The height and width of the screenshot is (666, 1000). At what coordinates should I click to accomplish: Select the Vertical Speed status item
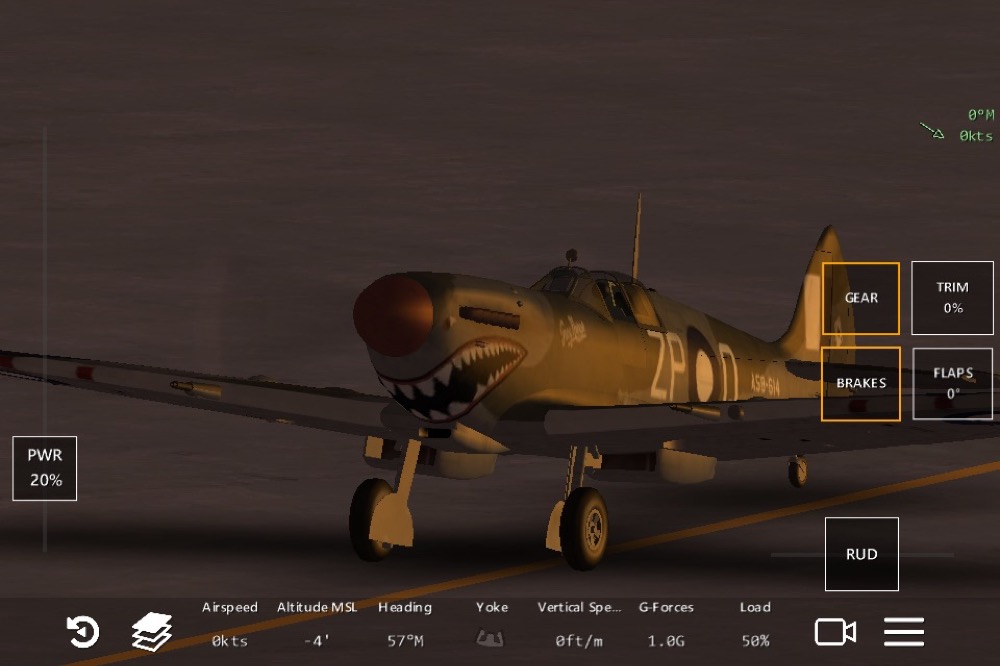579,624
